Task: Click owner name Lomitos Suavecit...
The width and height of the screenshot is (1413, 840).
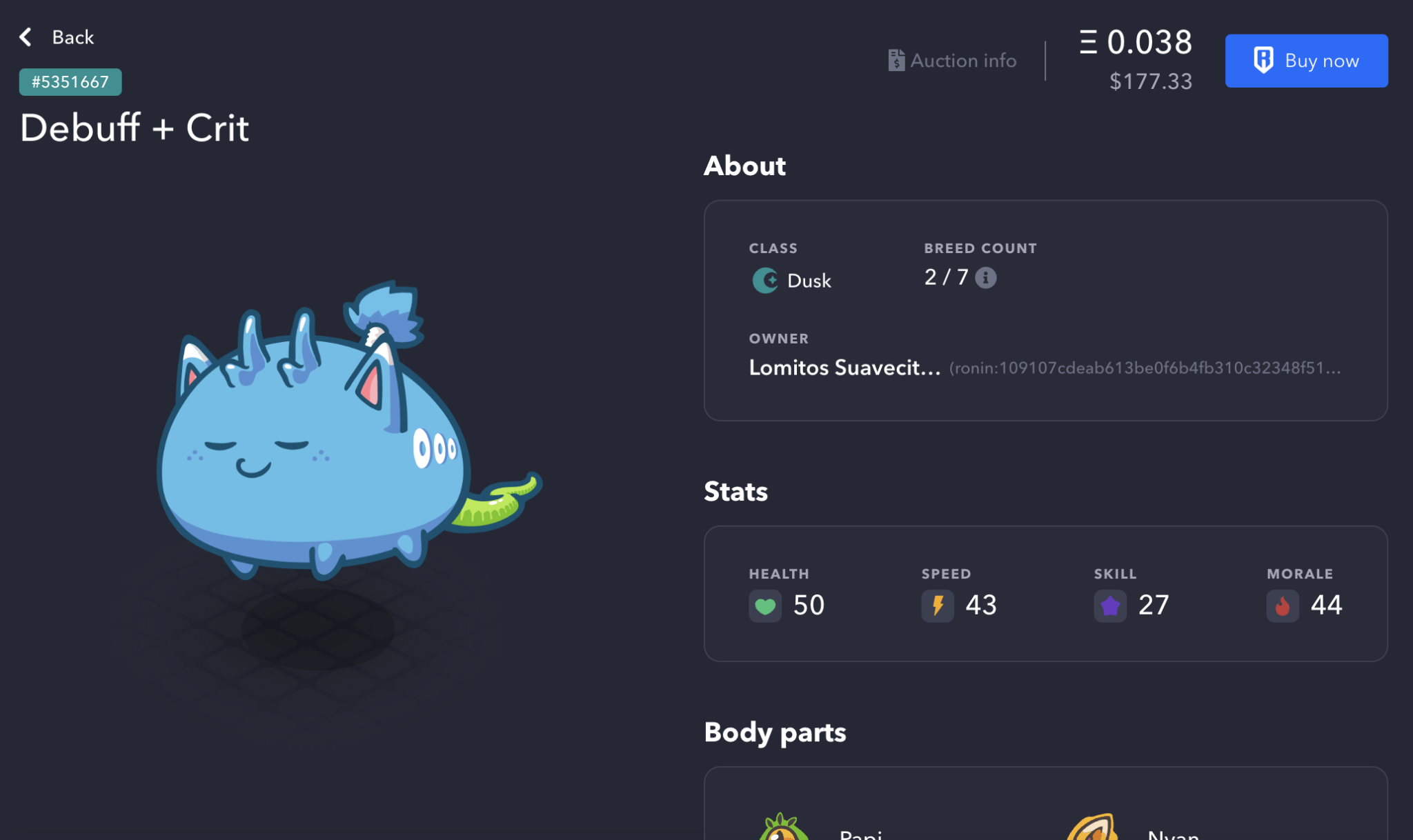Action: (845, 368)
